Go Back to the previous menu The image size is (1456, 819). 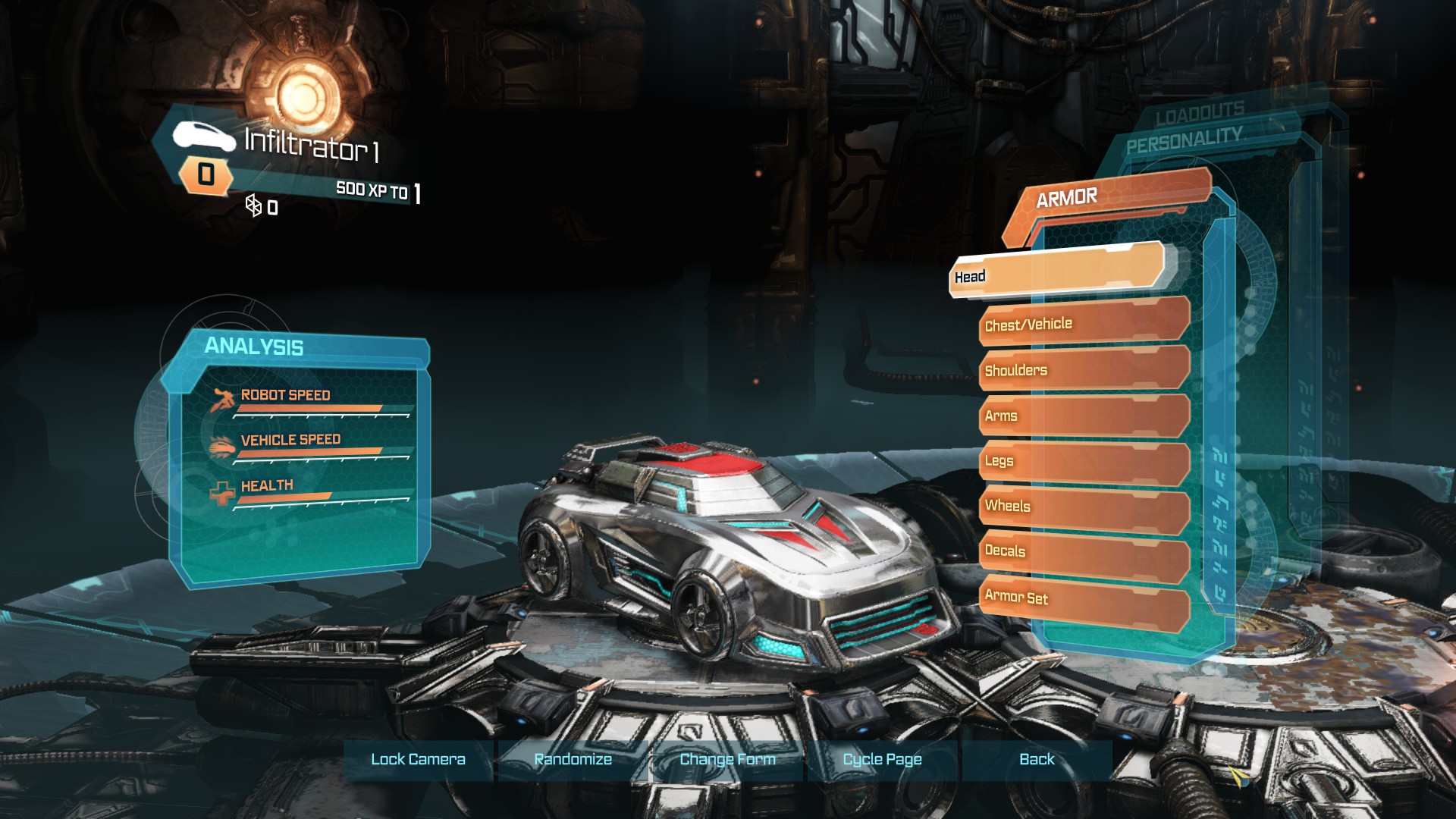click(1037, 759)
